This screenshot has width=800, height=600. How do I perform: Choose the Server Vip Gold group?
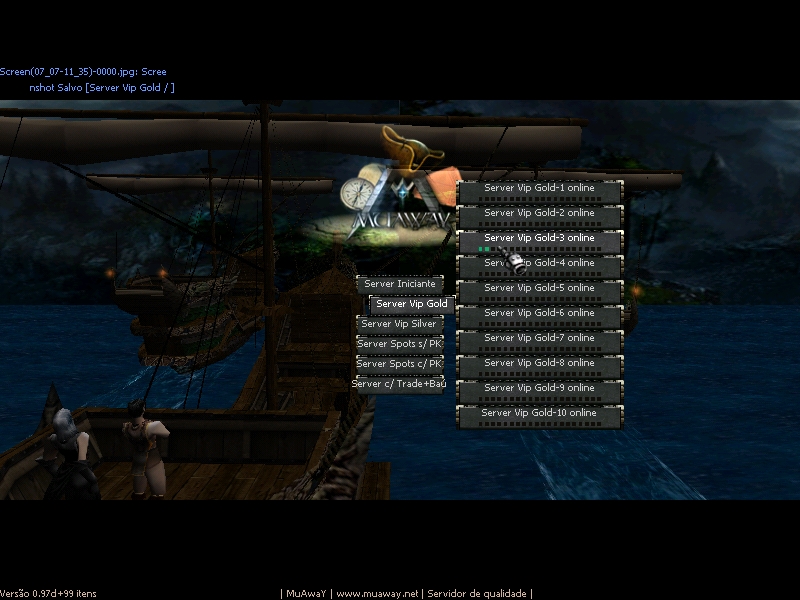click(x=412, y=304)
